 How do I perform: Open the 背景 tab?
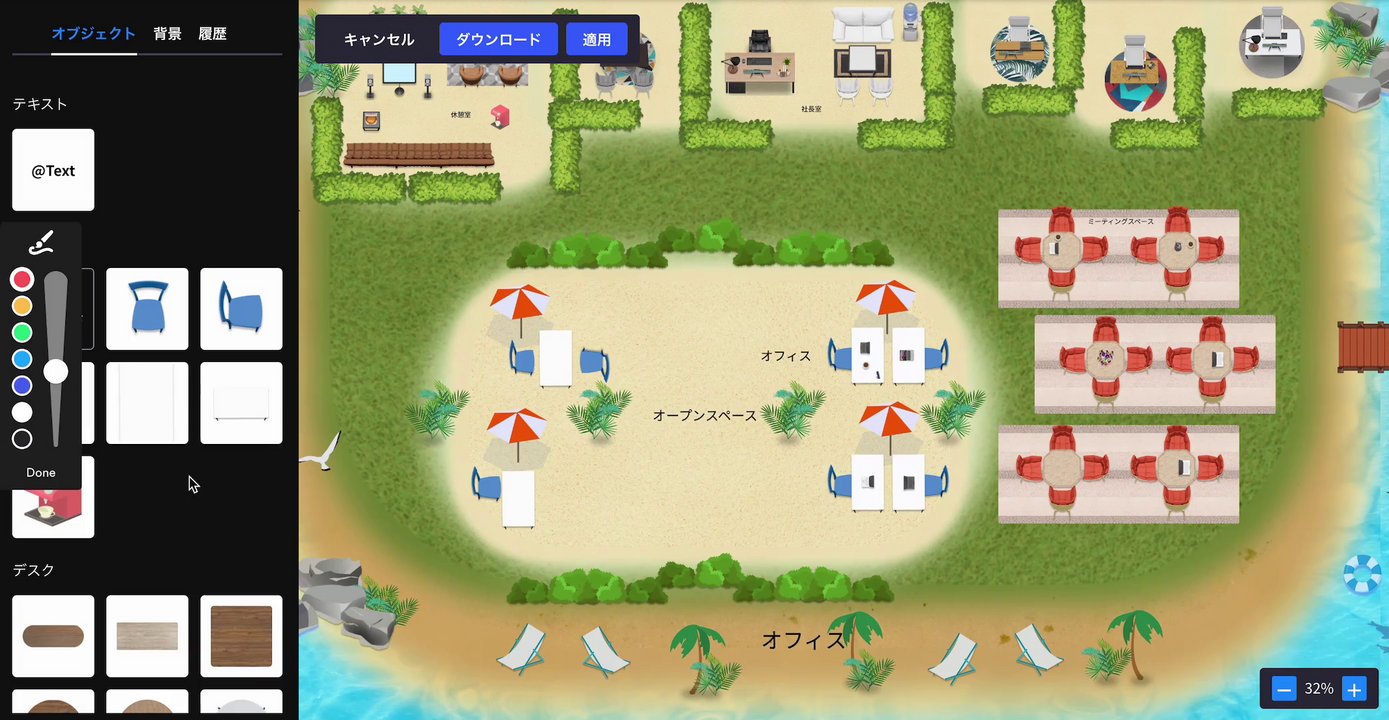pyautogui.click(x=167, y=34)
